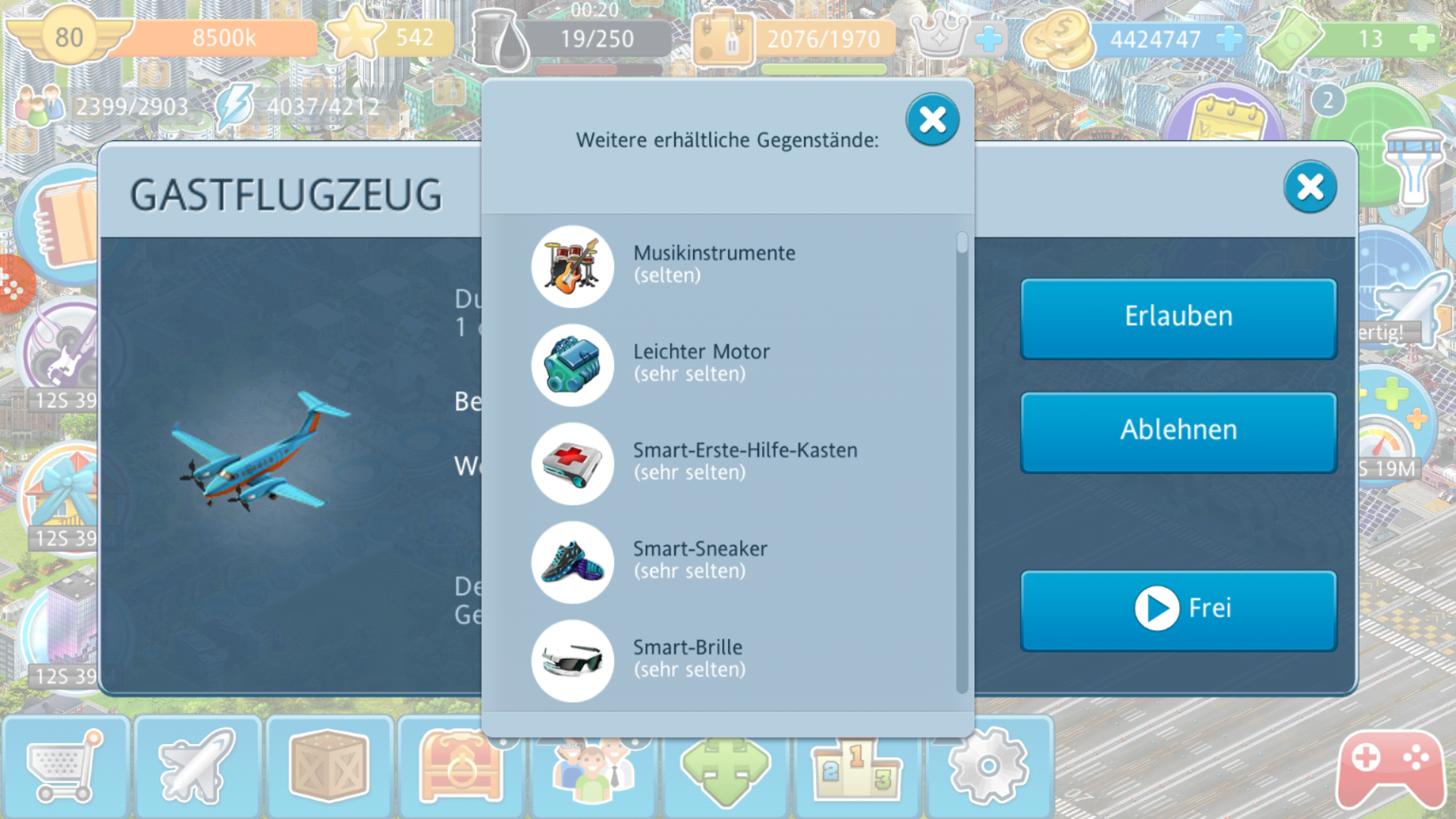Close the Gastflugzeug window
Screen dimensions: 1456x819
click(x=1310, y=187)
